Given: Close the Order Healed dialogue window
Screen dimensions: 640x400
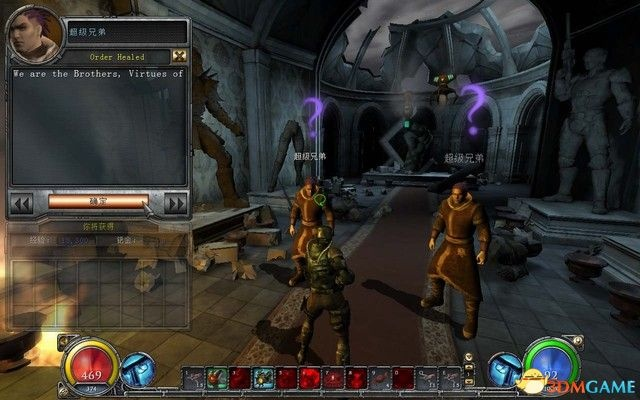Looking at the screenshot, I should pyautogui.click(x=179, y=57).
